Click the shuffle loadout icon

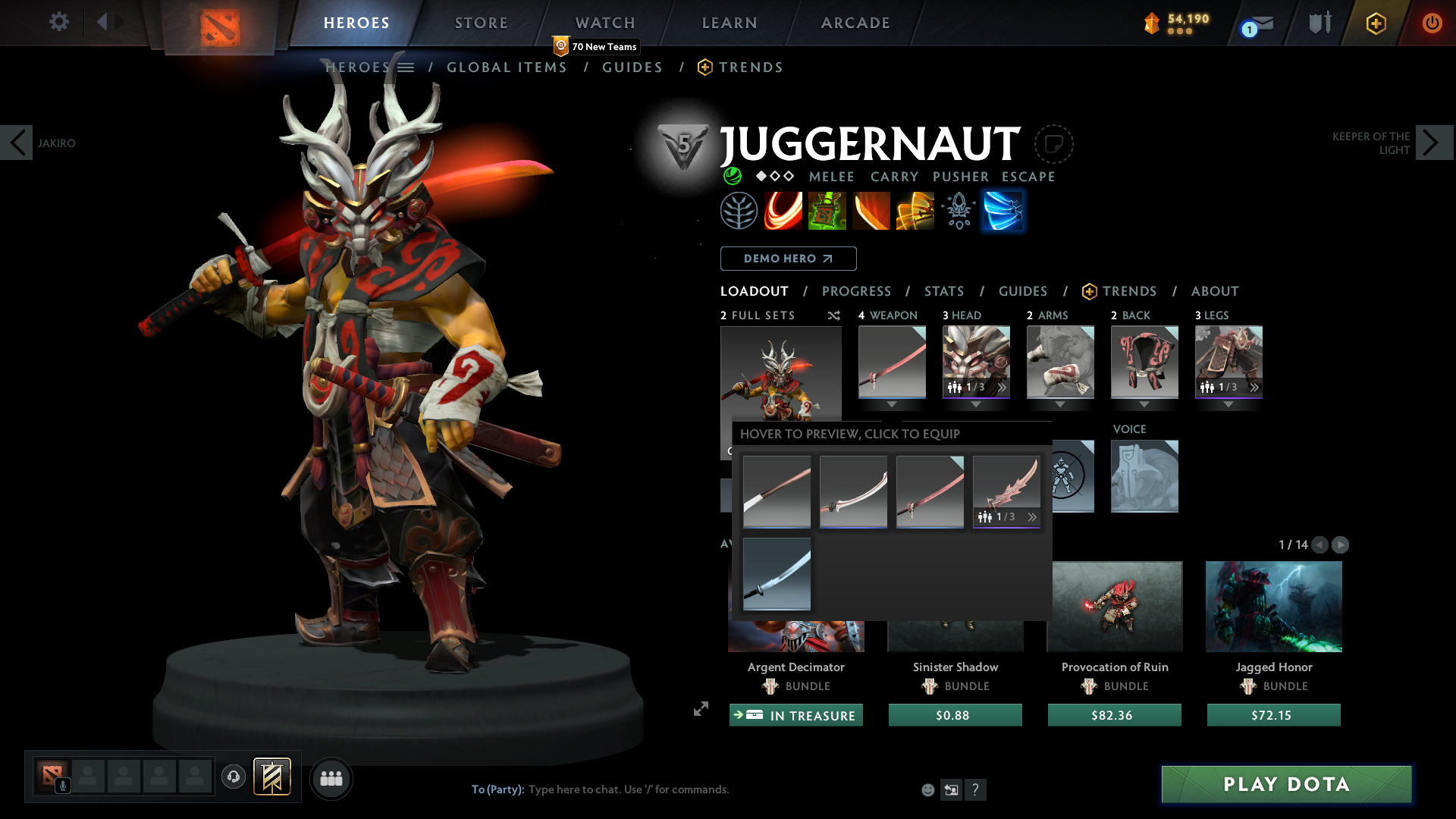coord(833,315)
